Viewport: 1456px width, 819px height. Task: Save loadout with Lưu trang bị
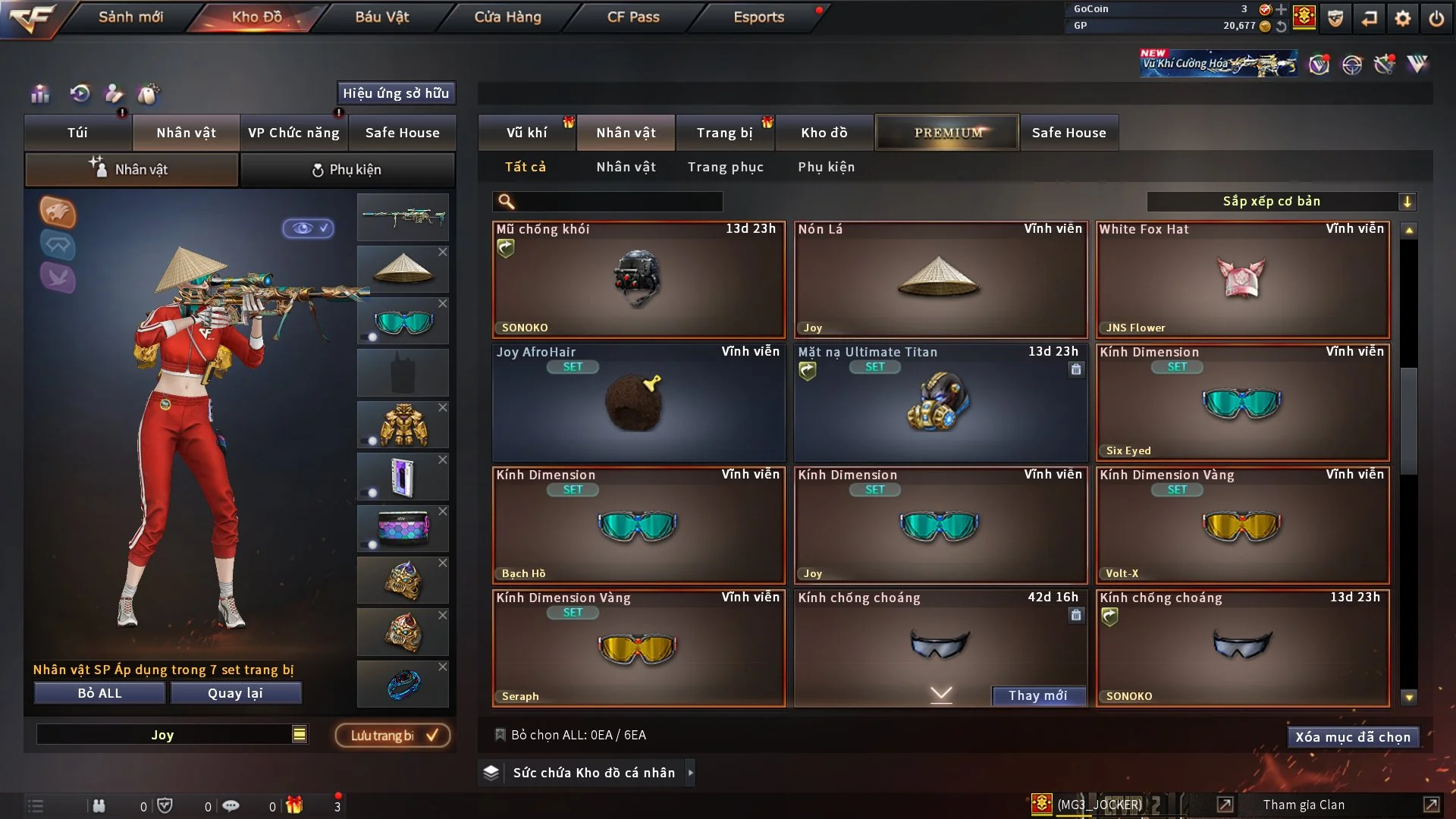pos(393,736)
